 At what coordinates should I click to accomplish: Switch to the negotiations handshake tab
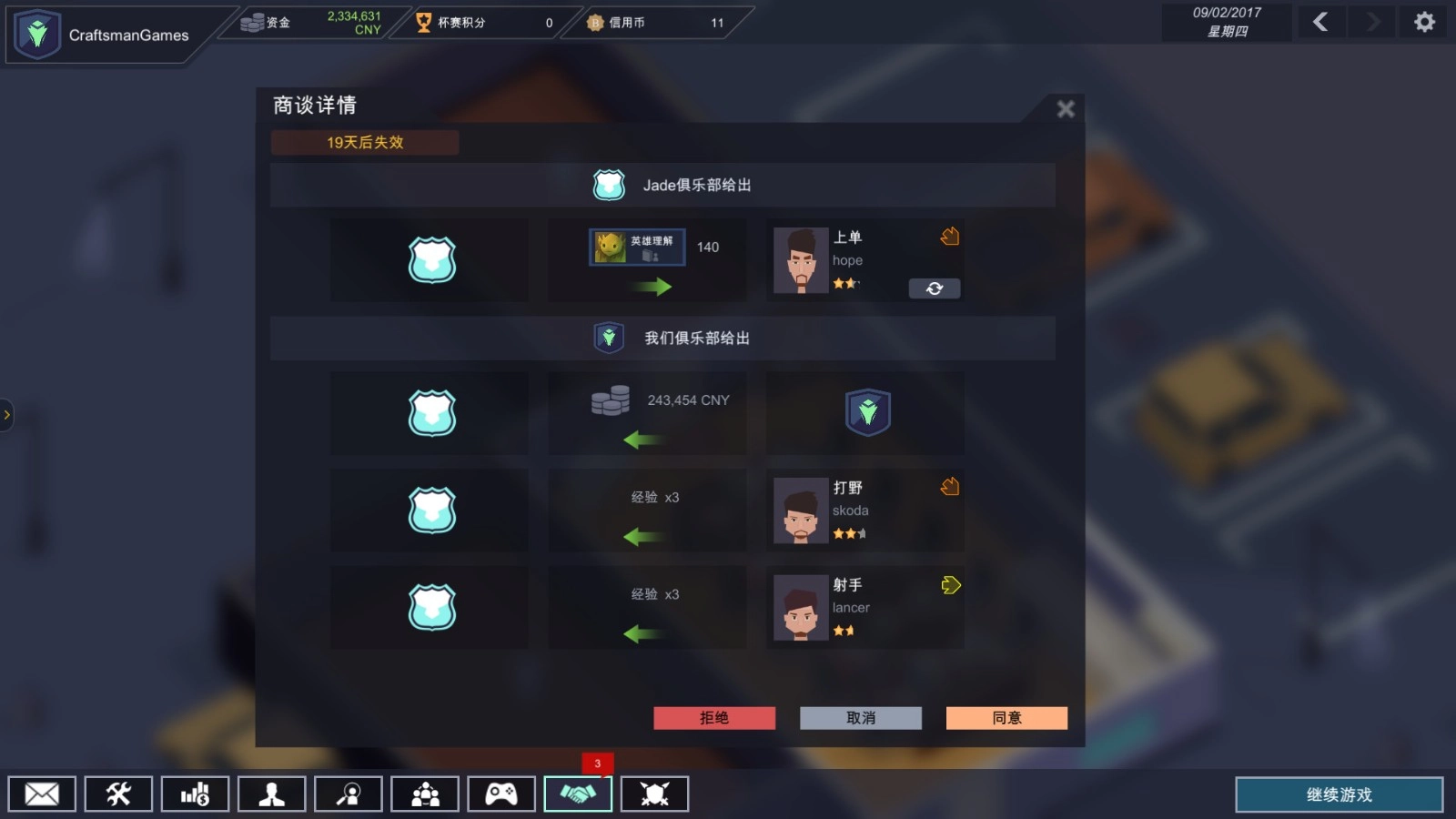pyautogui.click(x=578, y=794)
